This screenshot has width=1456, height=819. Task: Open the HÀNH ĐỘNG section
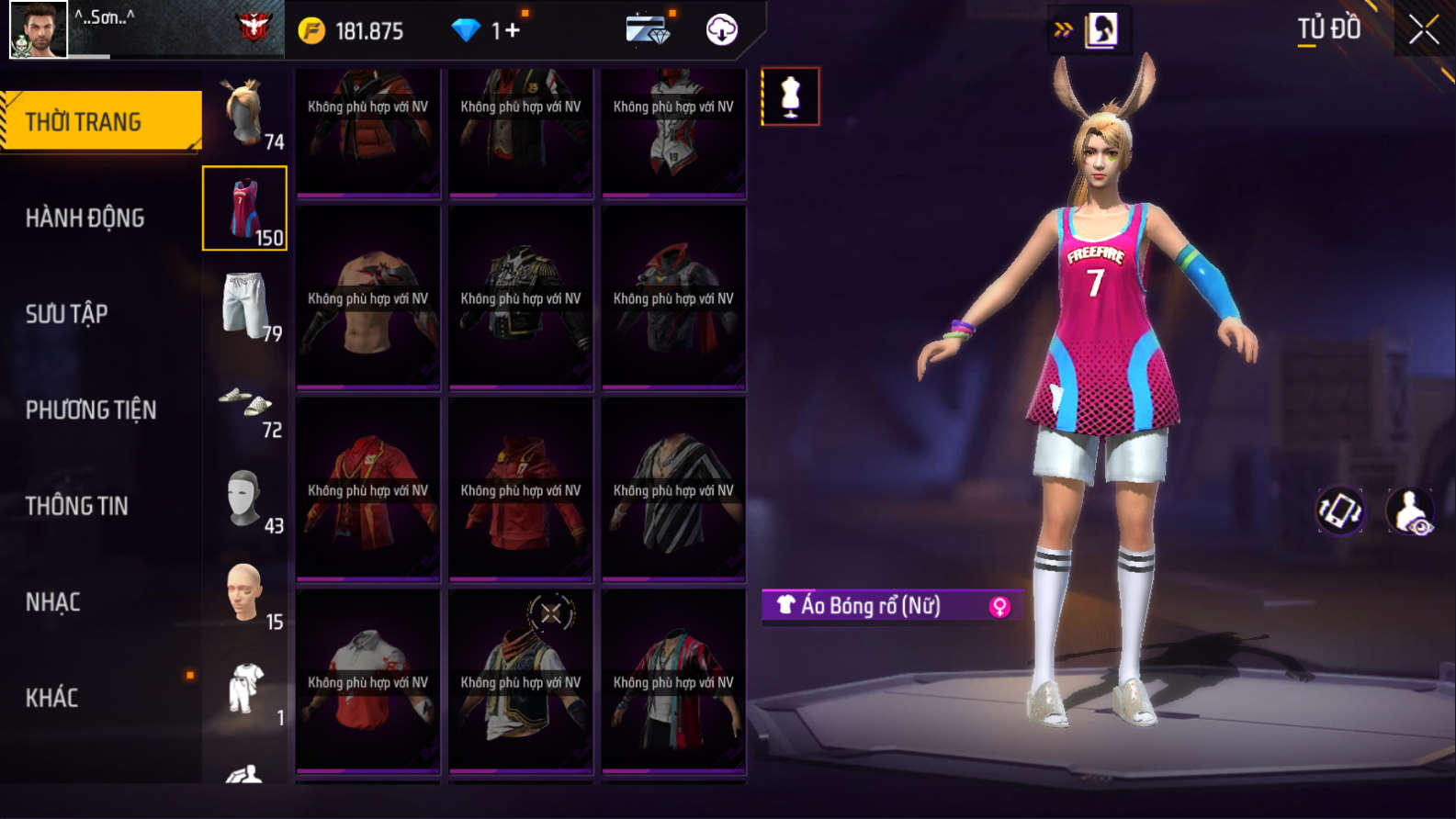coord(85,218)
